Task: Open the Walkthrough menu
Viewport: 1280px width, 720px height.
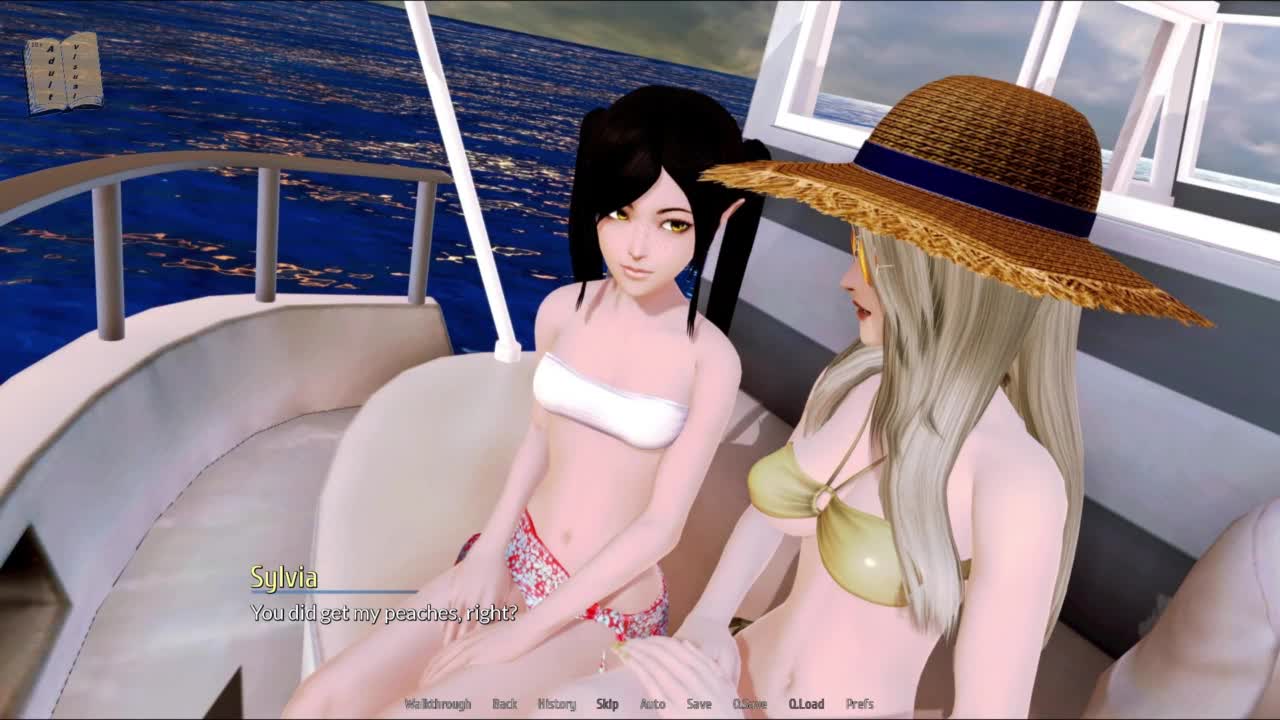Action: point(437,704)
